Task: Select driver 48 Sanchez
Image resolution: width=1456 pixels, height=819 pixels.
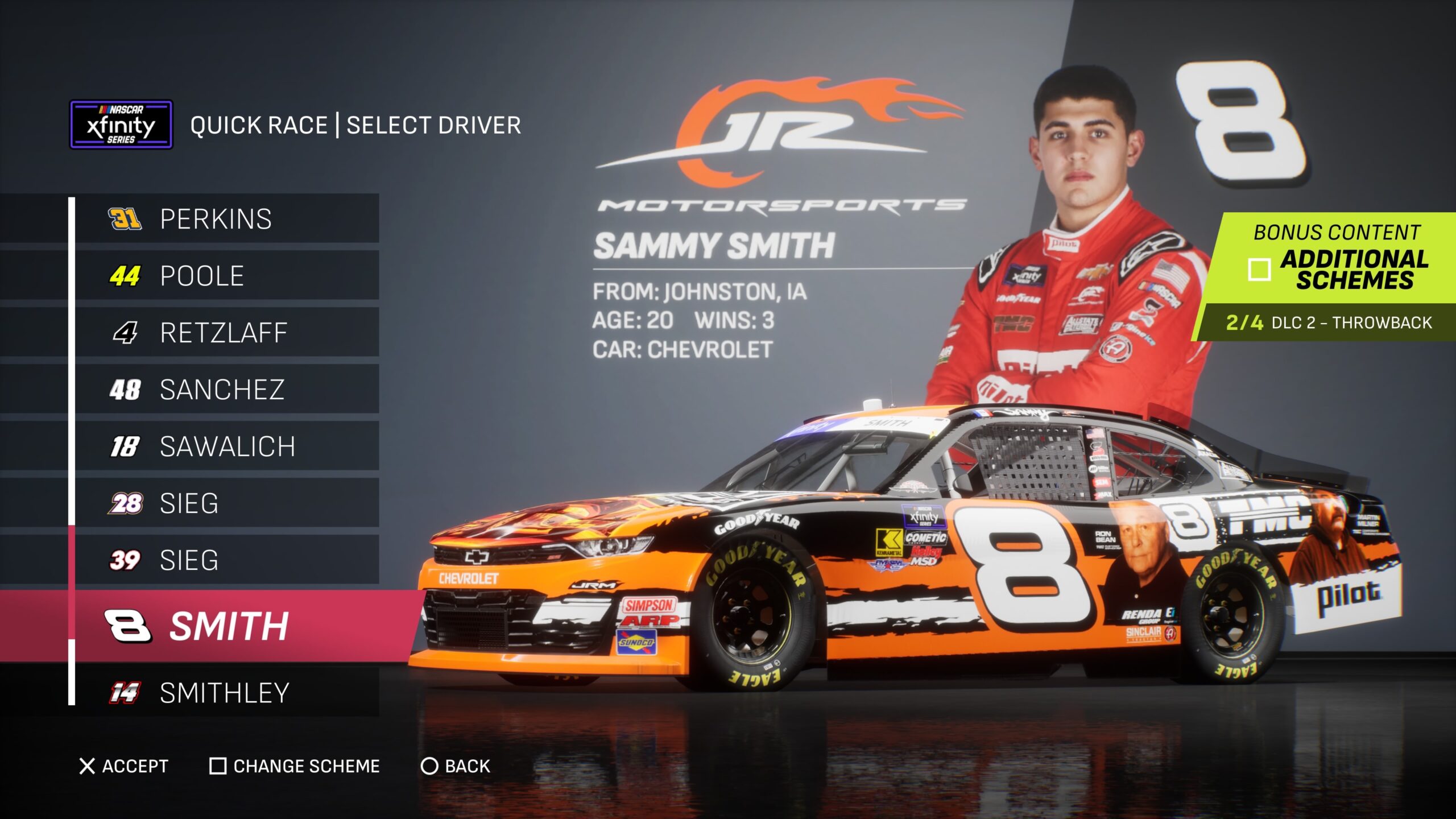Action: coord(226,390)
